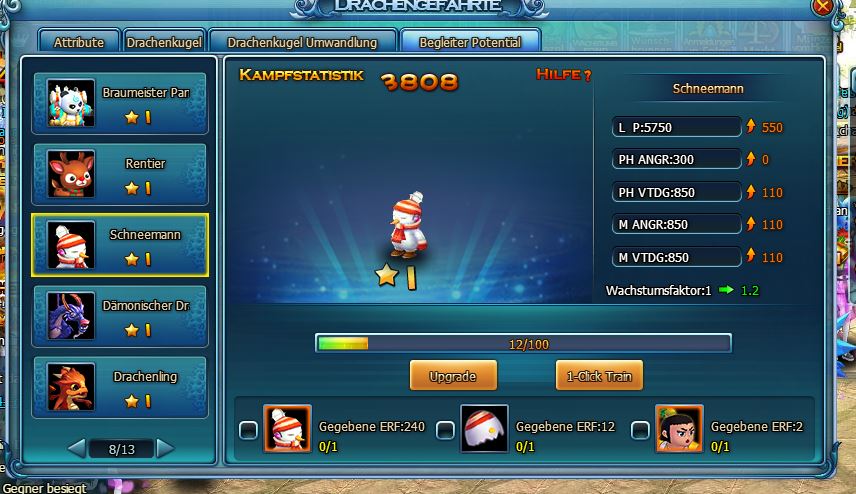Select Braumeister Panda companion entry

[120, 104]
